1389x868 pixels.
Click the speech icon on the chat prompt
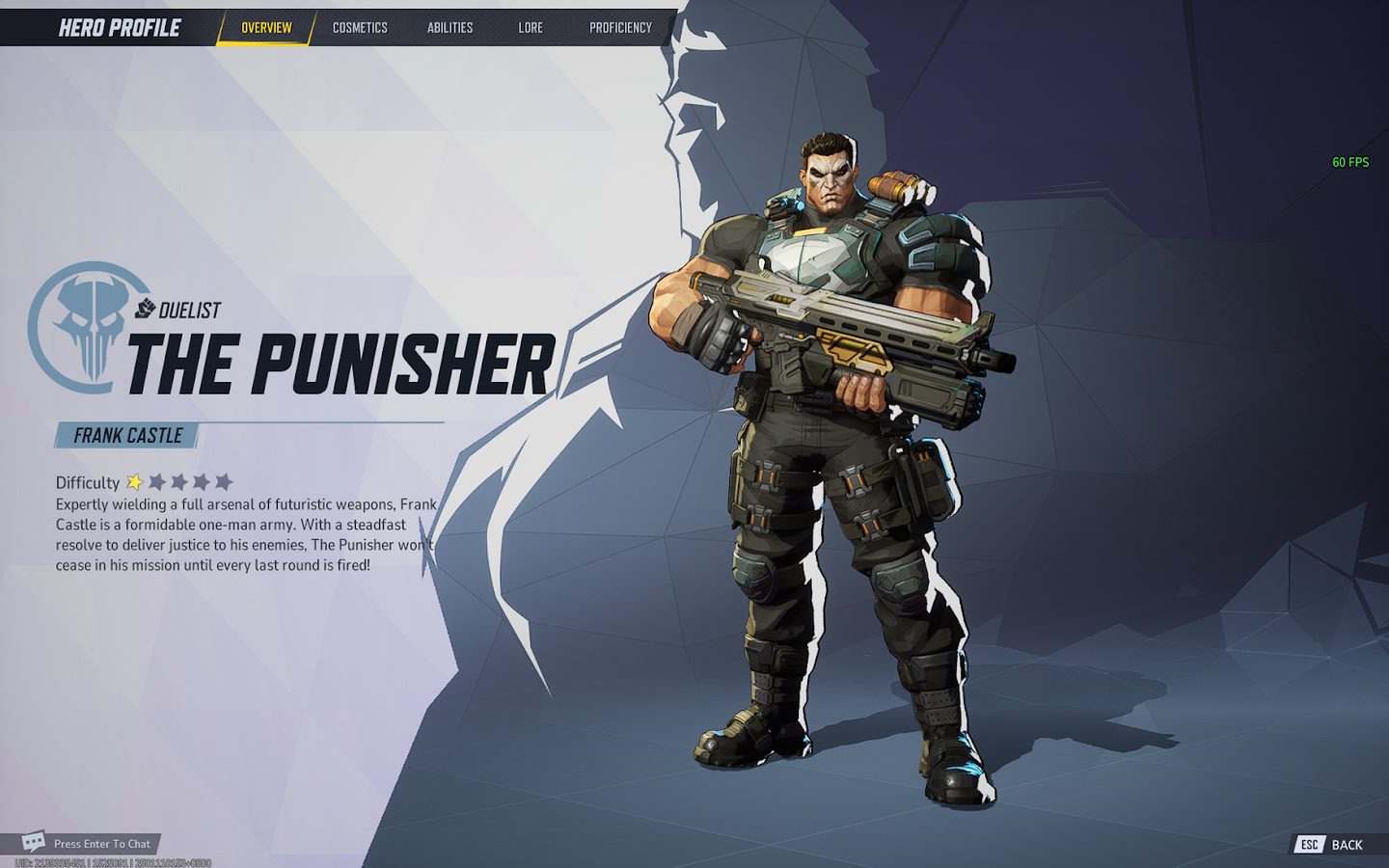click(34, 841)
